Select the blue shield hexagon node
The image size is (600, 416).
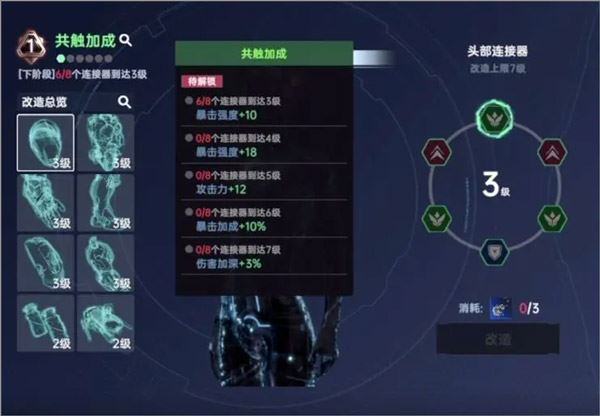pos(490,251)
